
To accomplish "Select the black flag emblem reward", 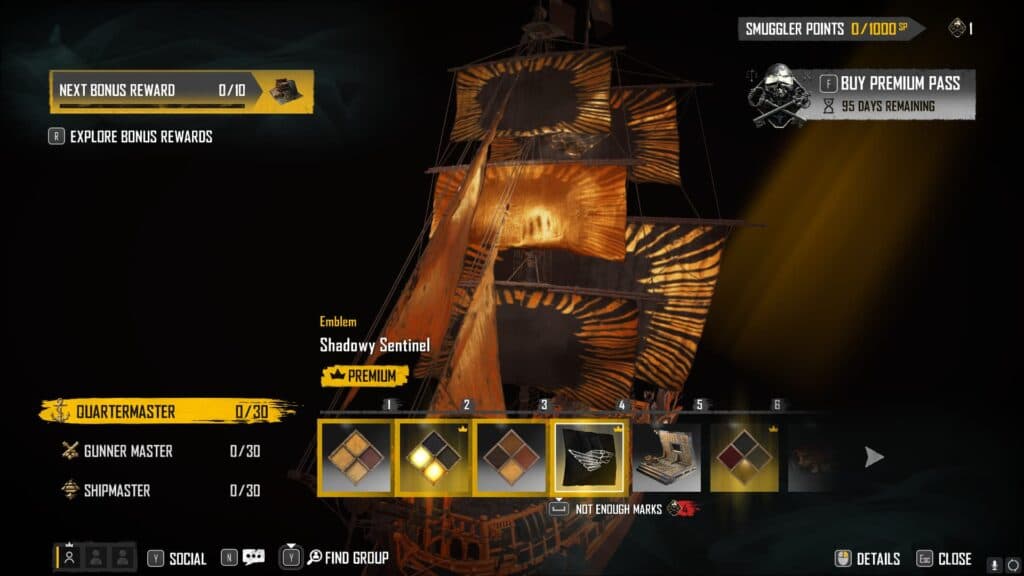I will (x=589, y=457).
